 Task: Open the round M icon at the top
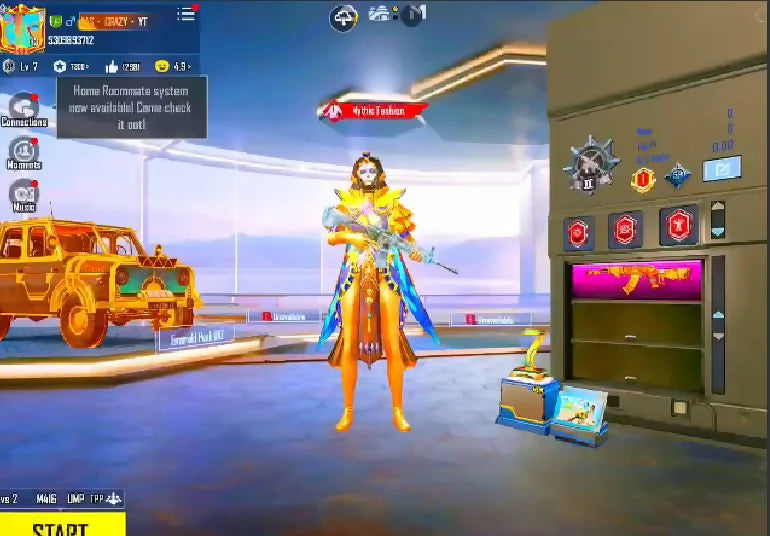click(x=413, y=15)
